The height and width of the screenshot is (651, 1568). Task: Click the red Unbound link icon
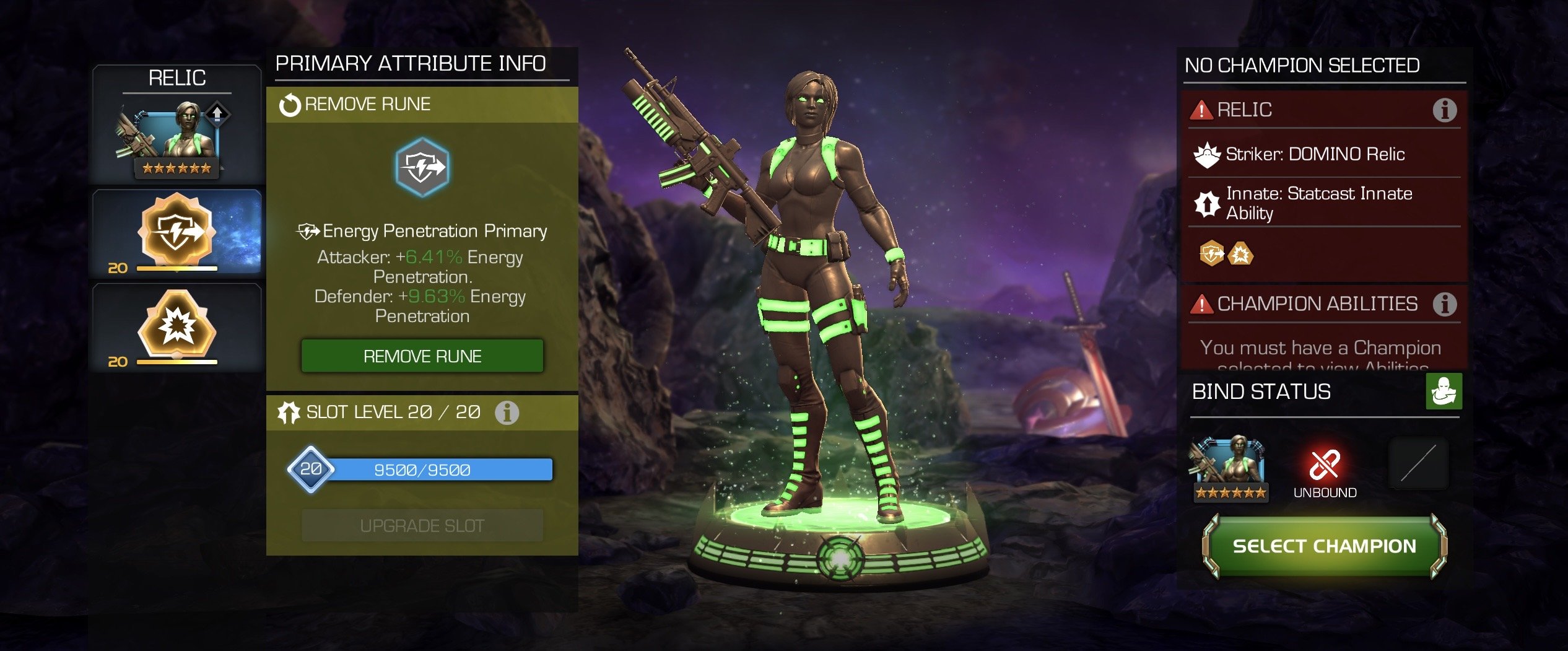(1325, 465)
